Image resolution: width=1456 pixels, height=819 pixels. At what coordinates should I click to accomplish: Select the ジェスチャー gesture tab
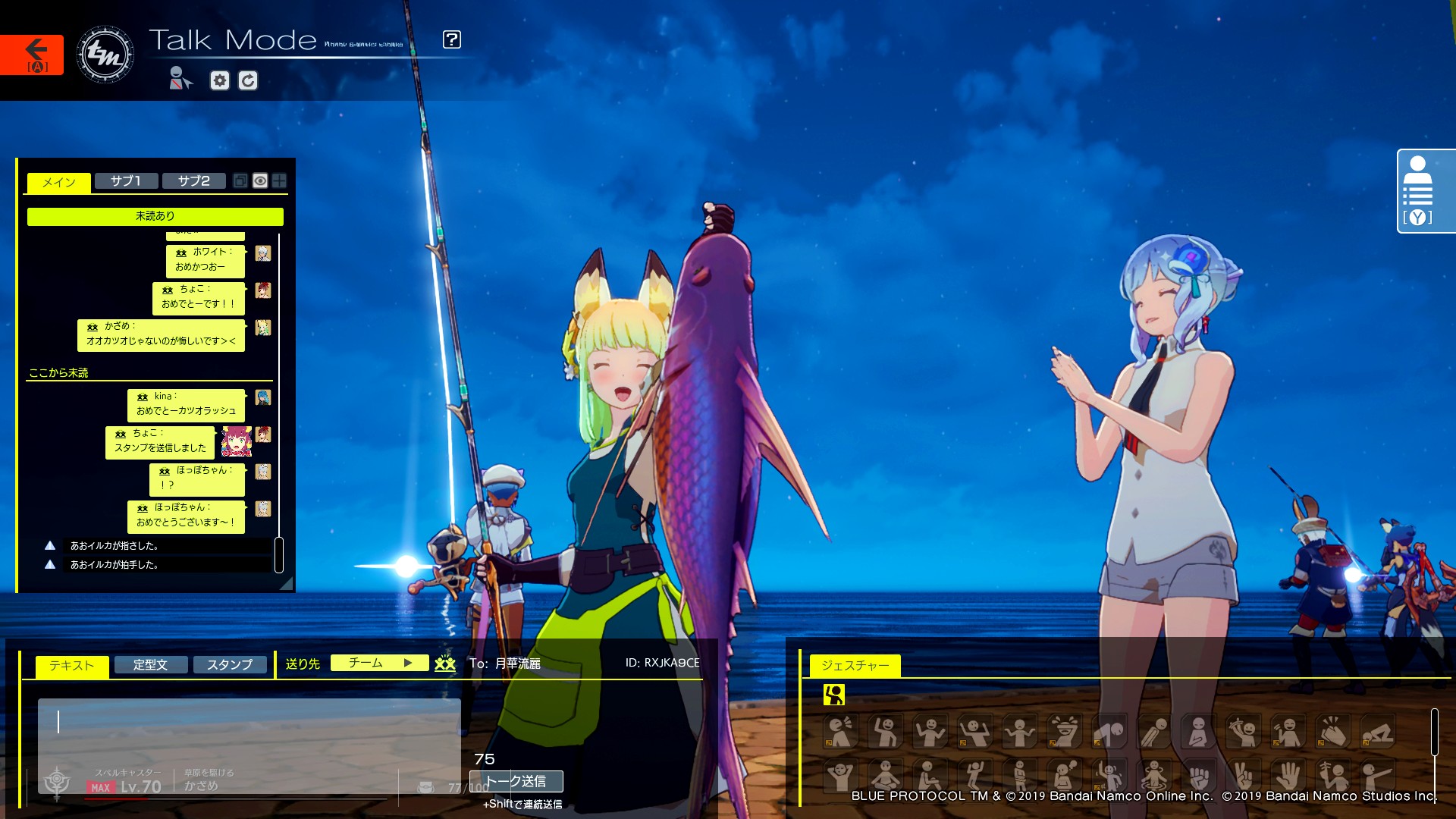(x=855, y=665)
